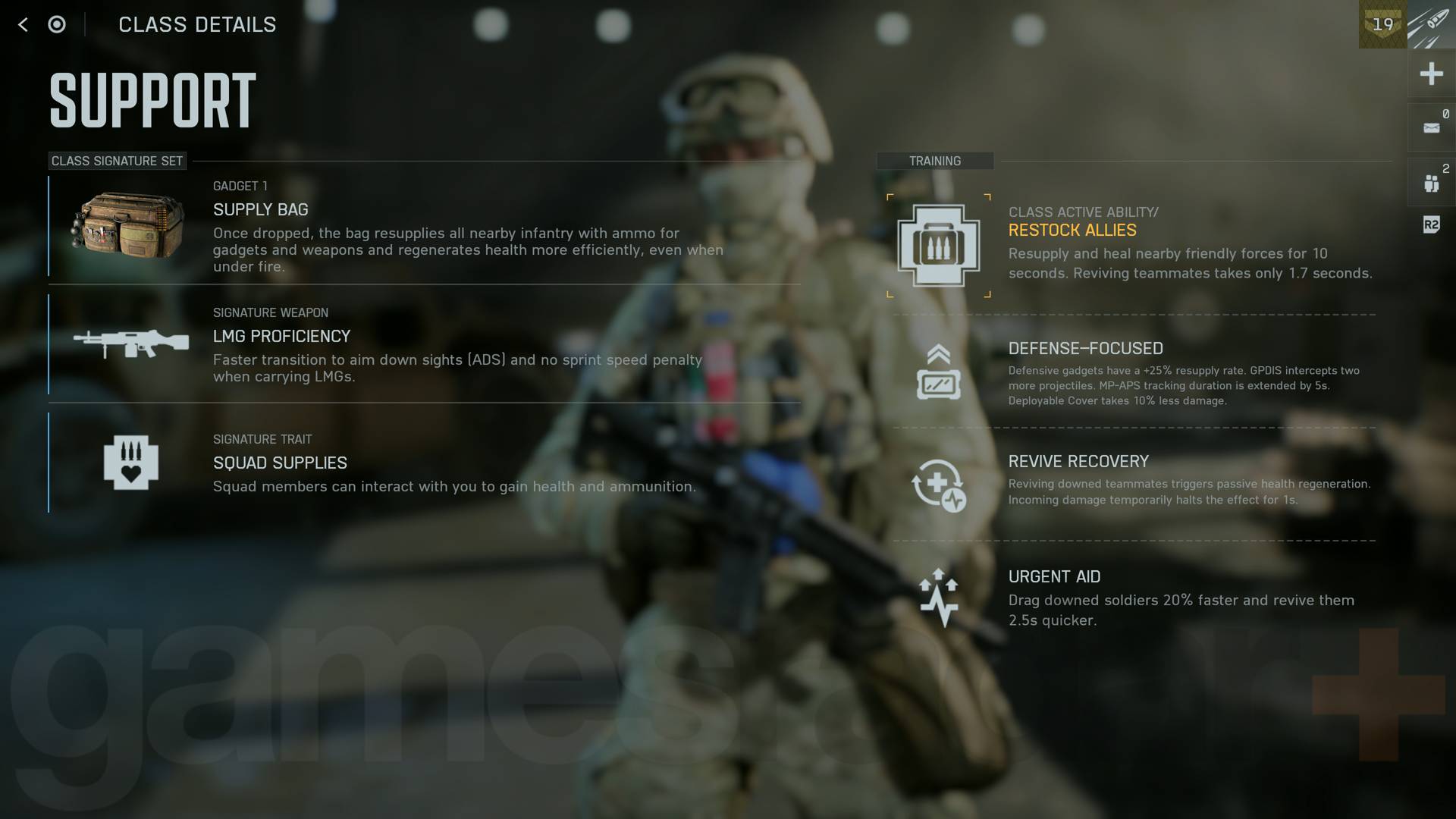
Task: Expand the Class Signature Set section
Action: (x=117, y=161)
